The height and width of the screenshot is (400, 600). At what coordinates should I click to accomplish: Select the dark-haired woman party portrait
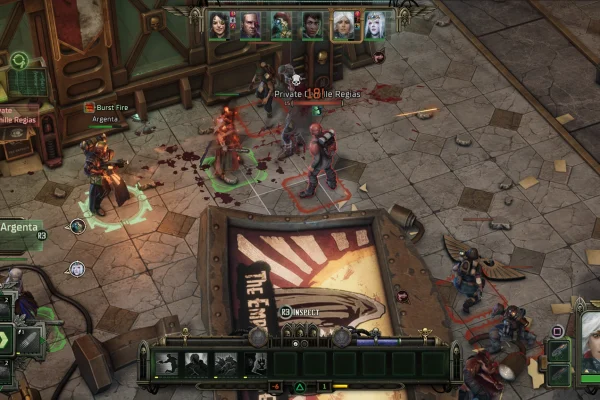[218, 25]
